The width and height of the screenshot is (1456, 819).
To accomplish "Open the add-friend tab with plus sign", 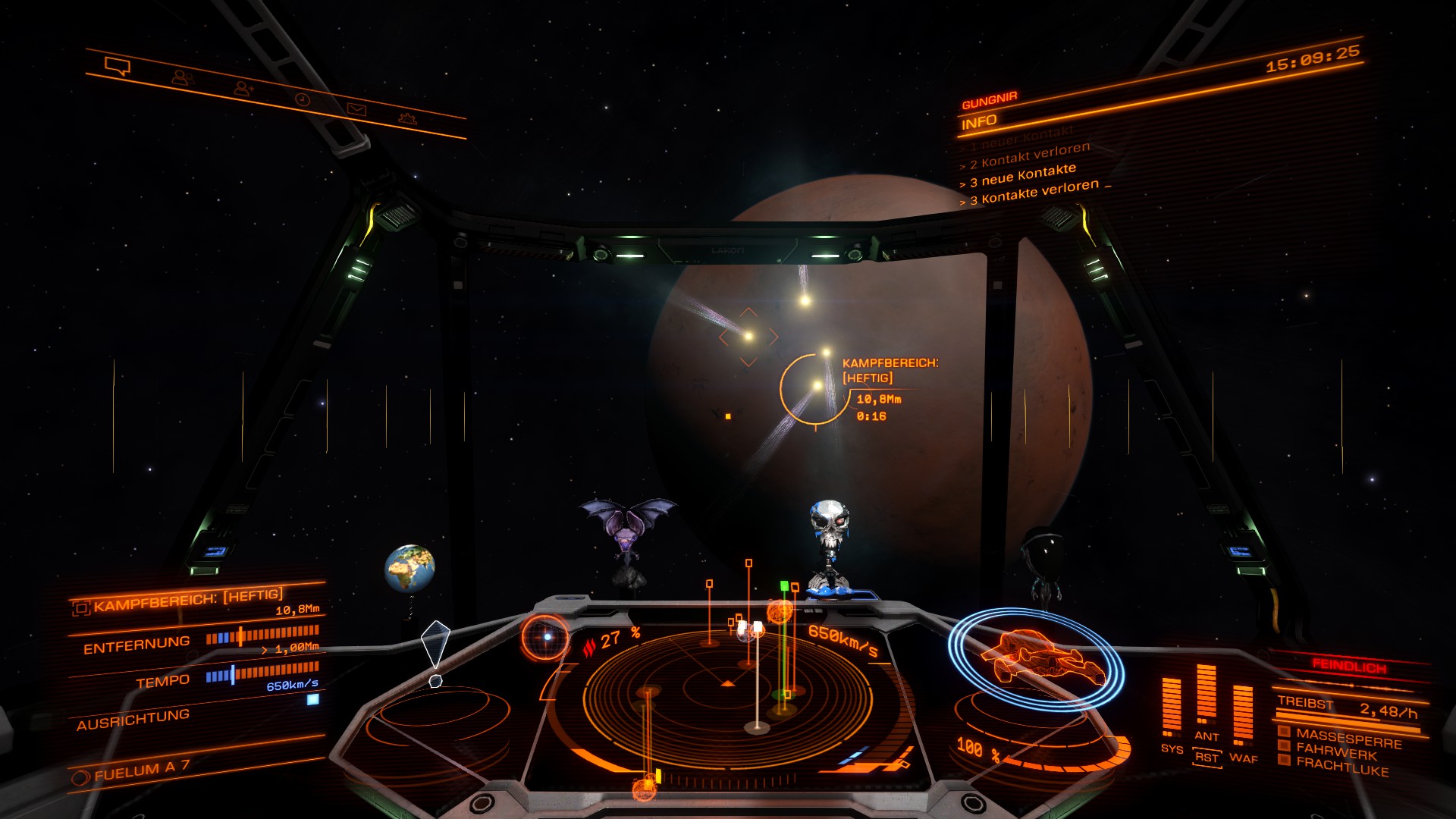I will (x=243, y=89).
